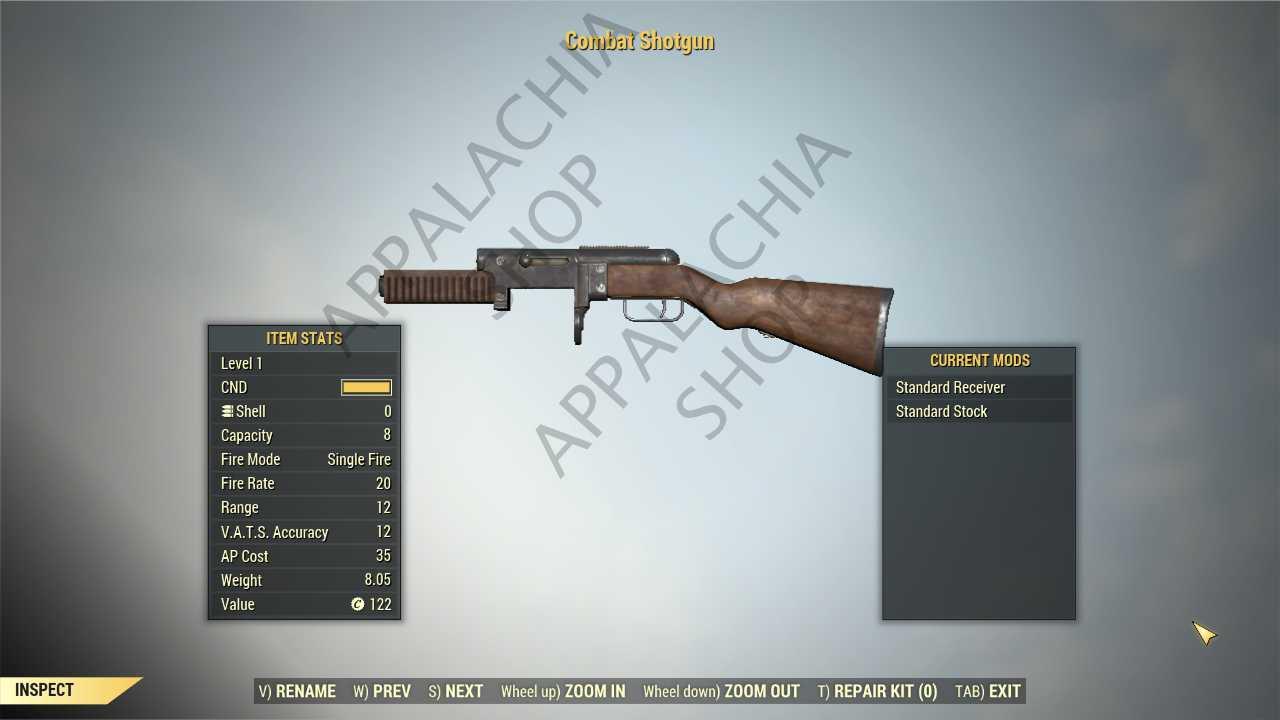This screenshot has width=1280, height=720.
Task: Click the Rename button in the bottom bar
Action: click(297, 691)
